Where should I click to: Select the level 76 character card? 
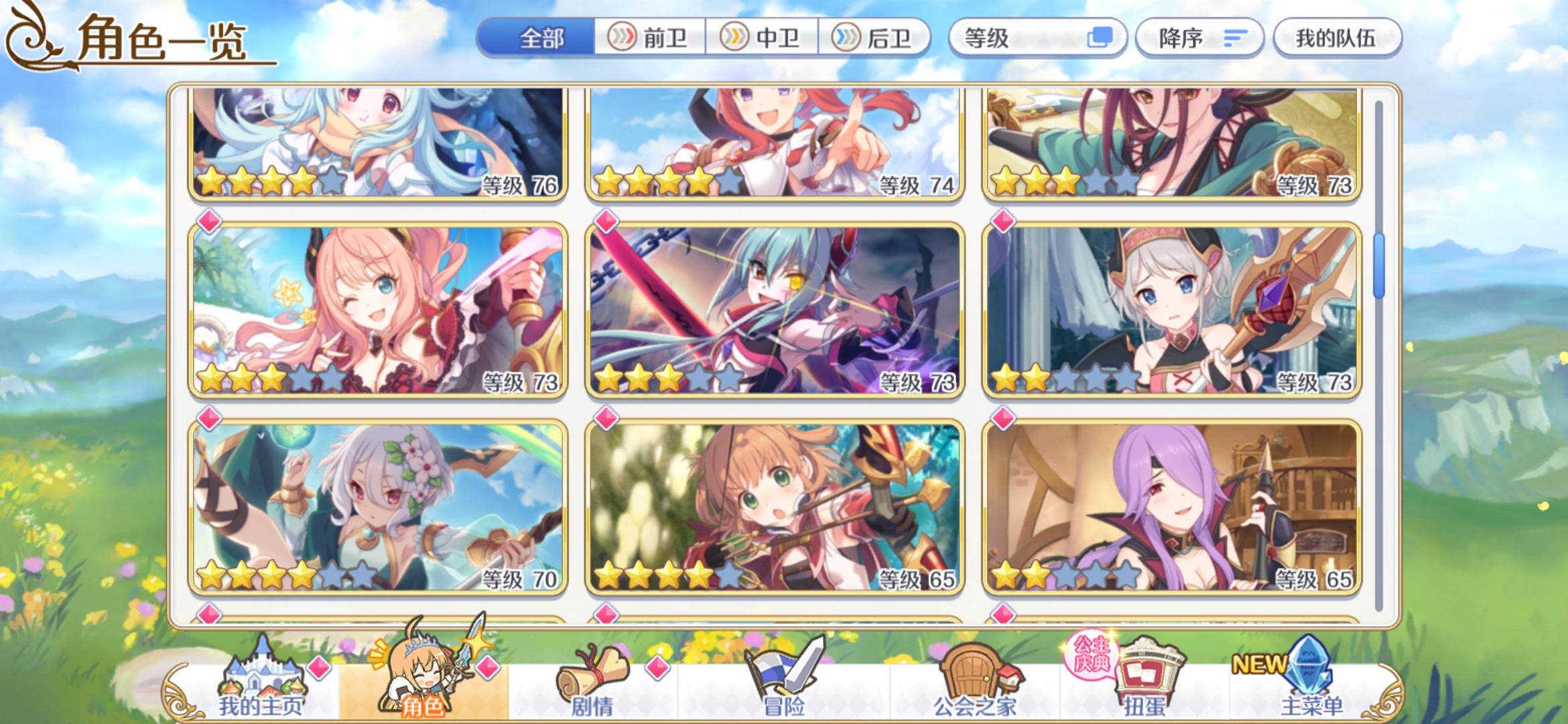(x=375, y=144)
